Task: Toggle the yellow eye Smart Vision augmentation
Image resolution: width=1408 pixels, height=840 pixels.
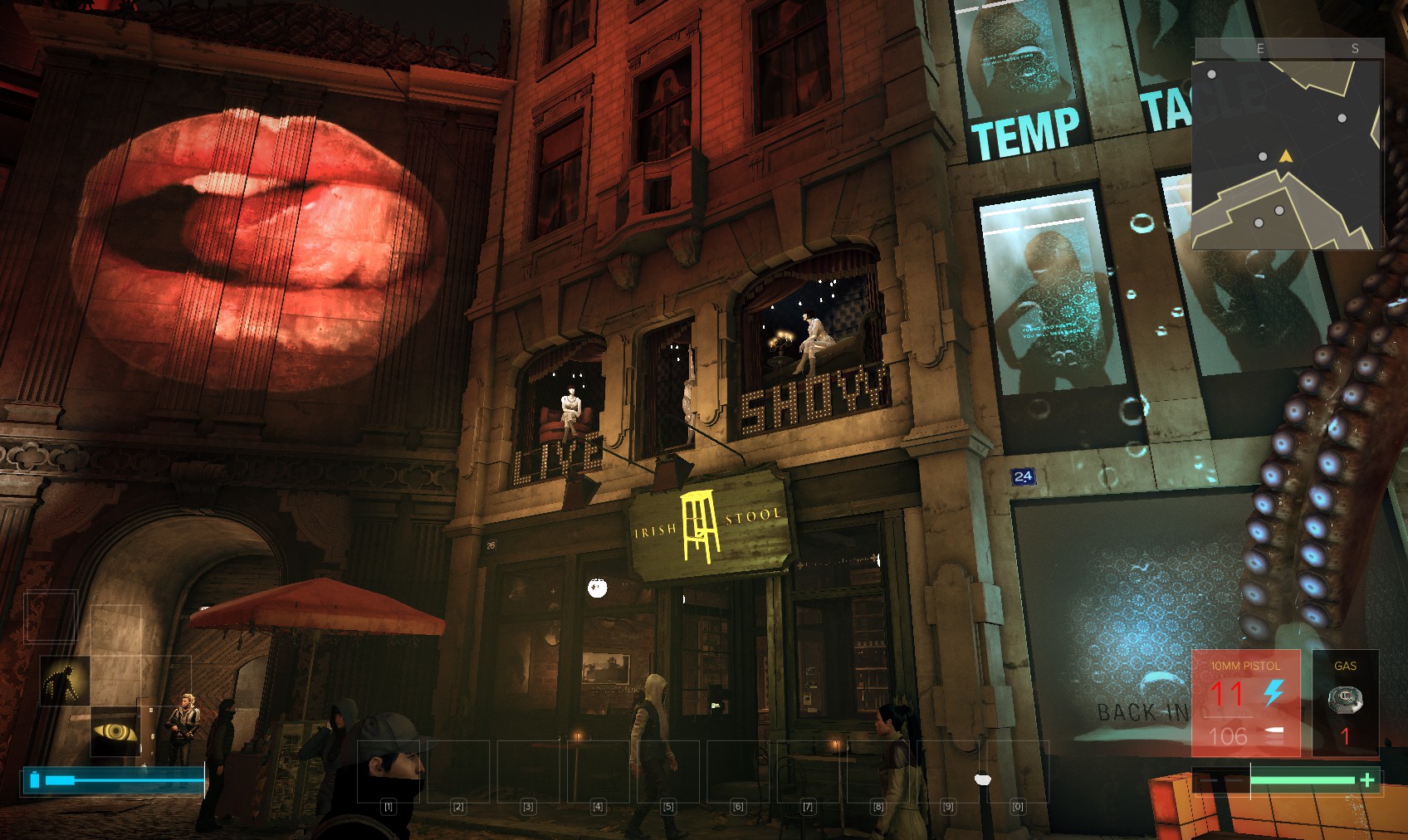Action: click(115, 731)
